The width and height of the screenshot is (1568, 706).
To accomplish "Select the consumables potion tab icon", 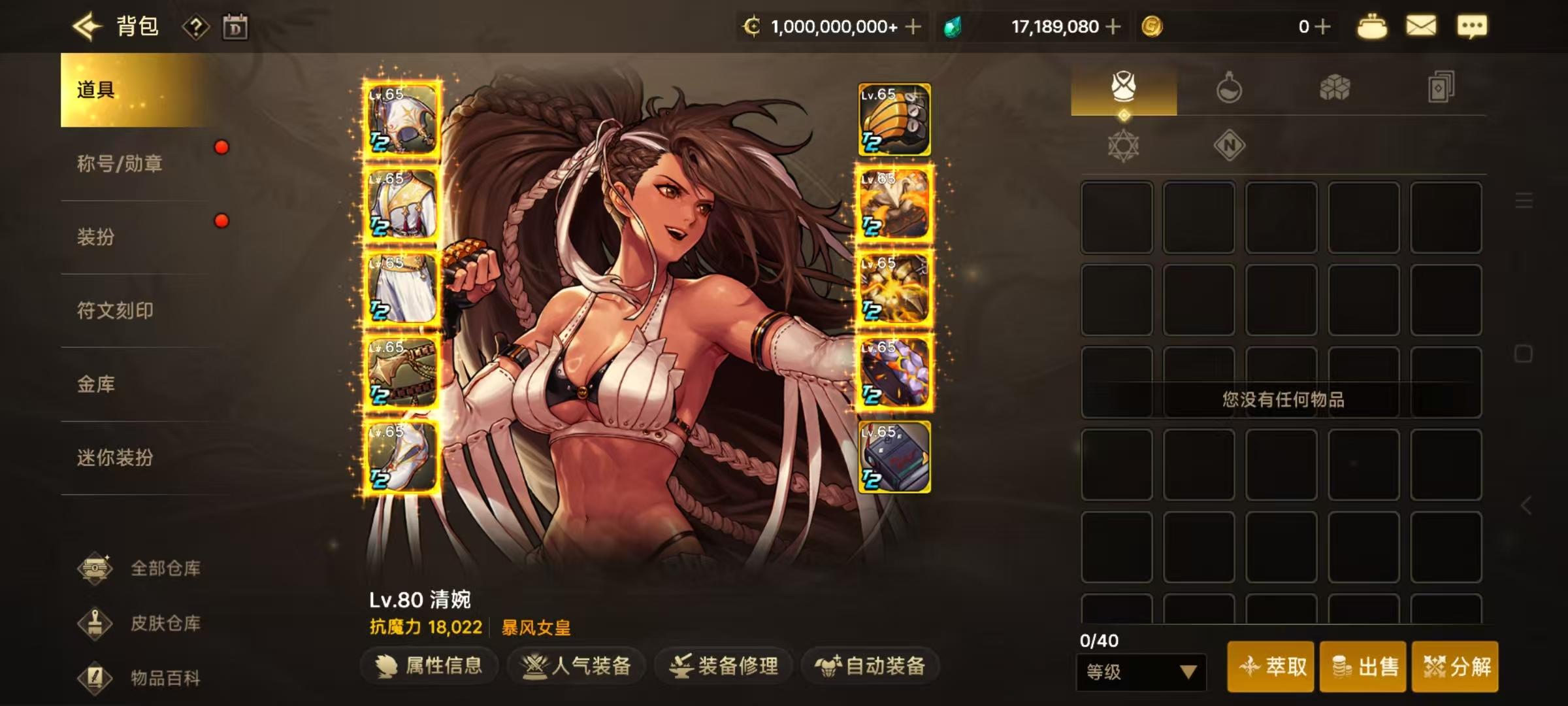I will tap(1230, 87).
